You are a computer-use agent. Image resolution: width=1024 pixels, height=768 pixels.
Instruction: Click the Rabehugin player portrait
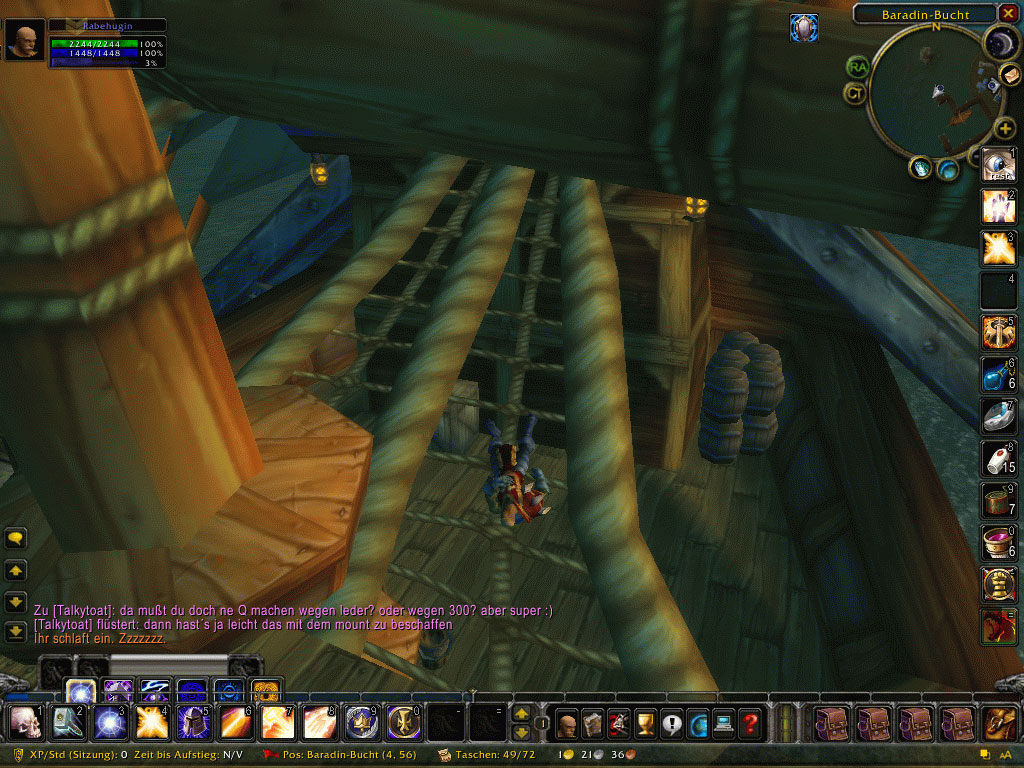click(x=25, y=40)
